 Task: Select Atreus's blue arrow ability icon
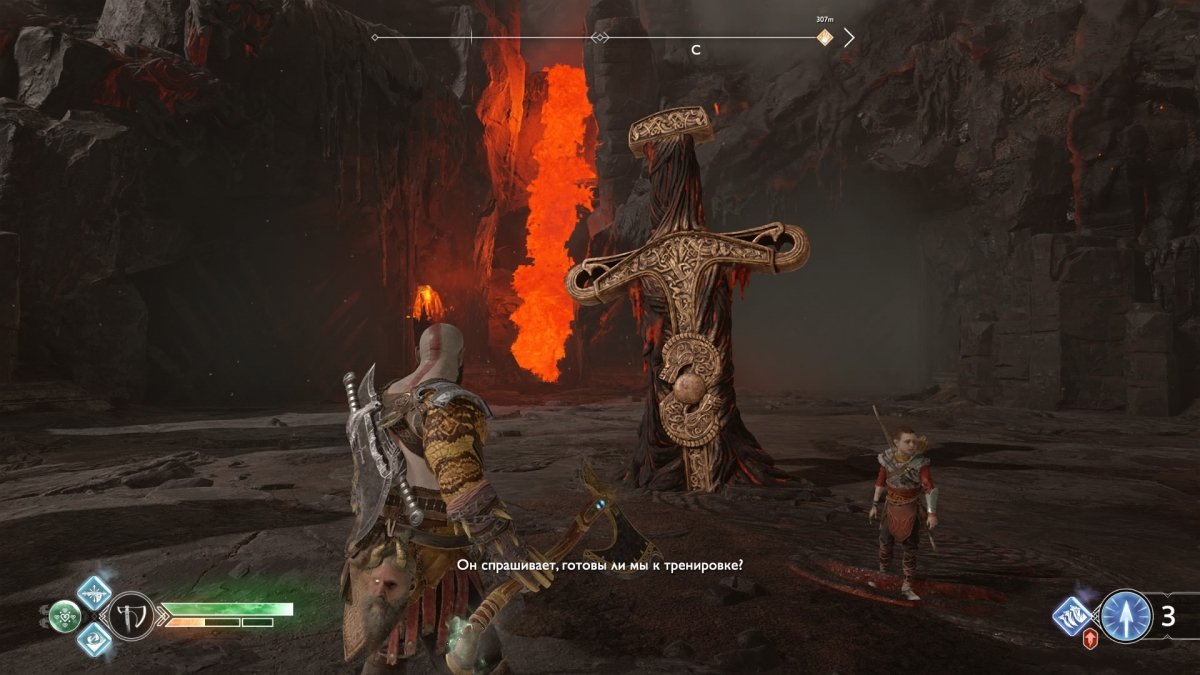coord(1127,616)
